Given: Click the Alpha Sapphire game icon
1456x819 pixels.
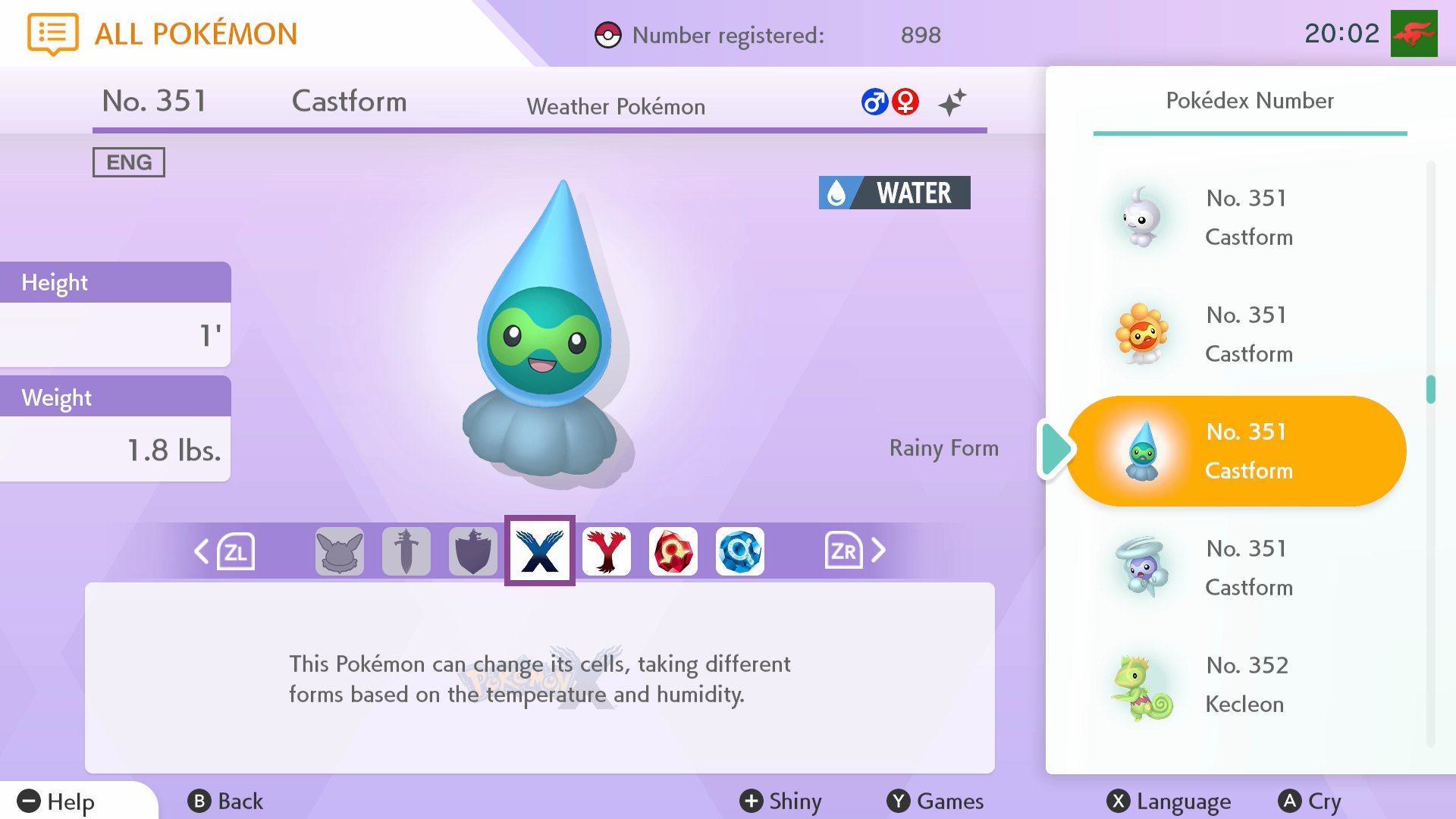Looking at the screenshot, I should tap(739, 551).
